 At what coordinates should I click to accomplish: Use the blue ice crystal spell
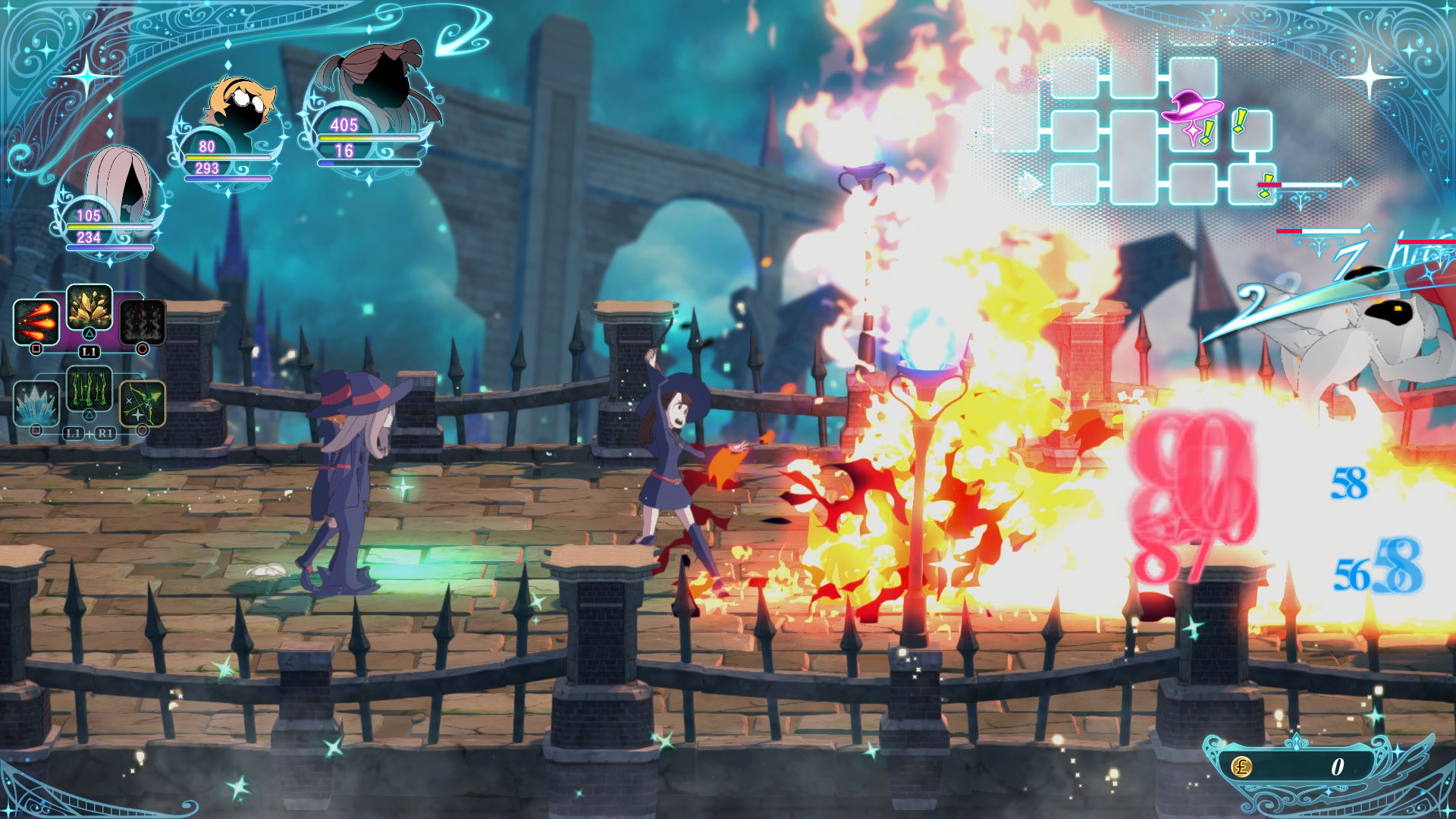click(36, 403)
